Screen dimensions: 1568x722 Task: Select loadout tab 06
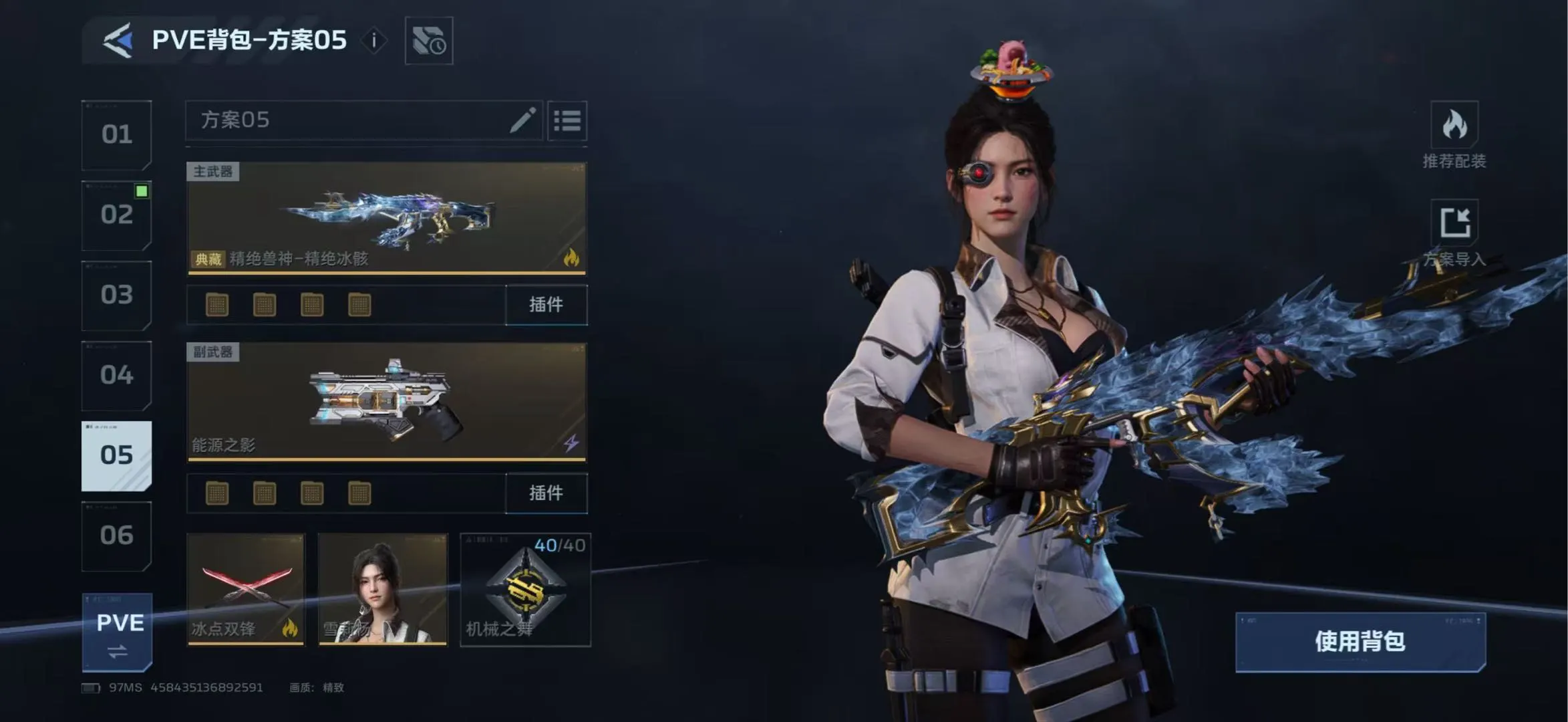[x=117, y=535]
